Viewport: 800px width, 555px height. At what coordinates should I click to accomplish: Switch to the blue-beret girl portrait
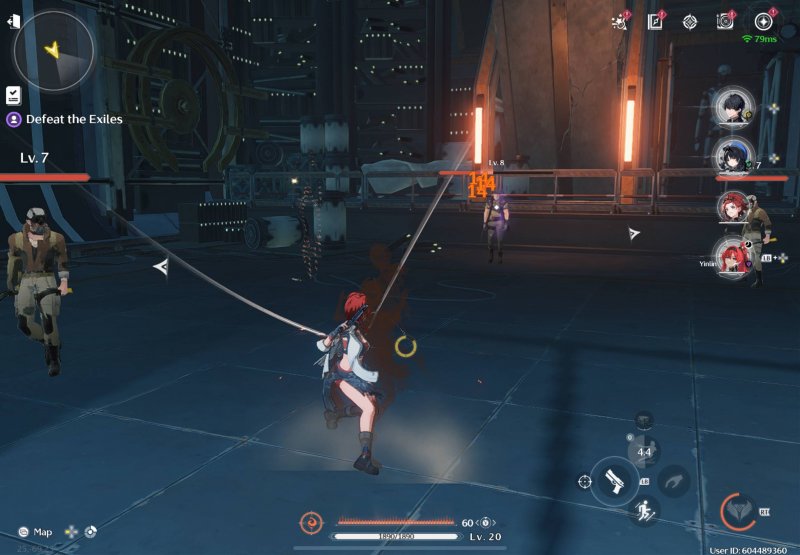(x=733, y=157)
